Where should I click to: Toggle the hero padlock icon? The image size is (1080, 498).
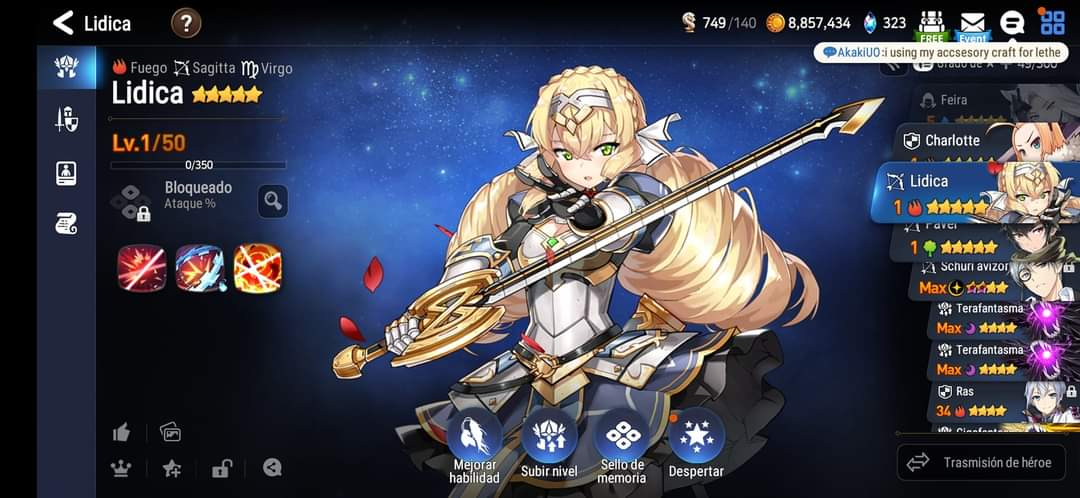(222, 468)
